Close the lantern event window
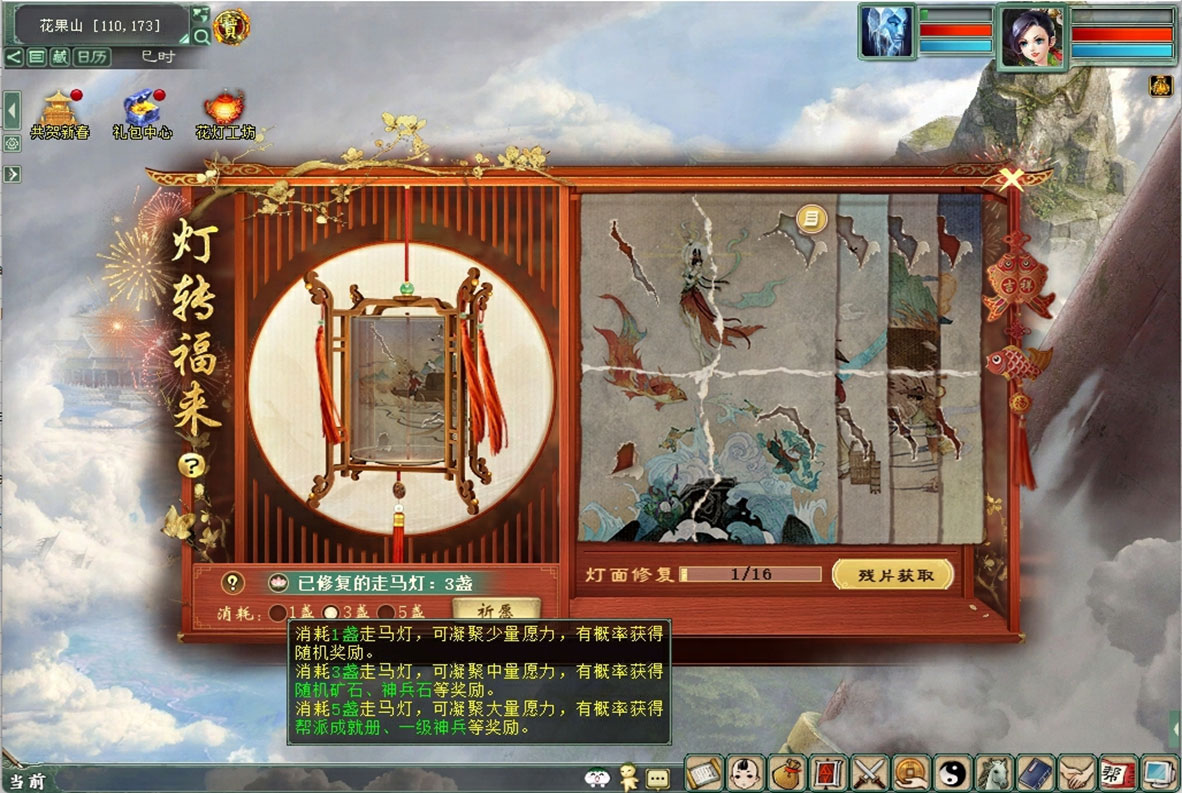Viewport: 1182px width, 793px height. [x=1012, y=180]
